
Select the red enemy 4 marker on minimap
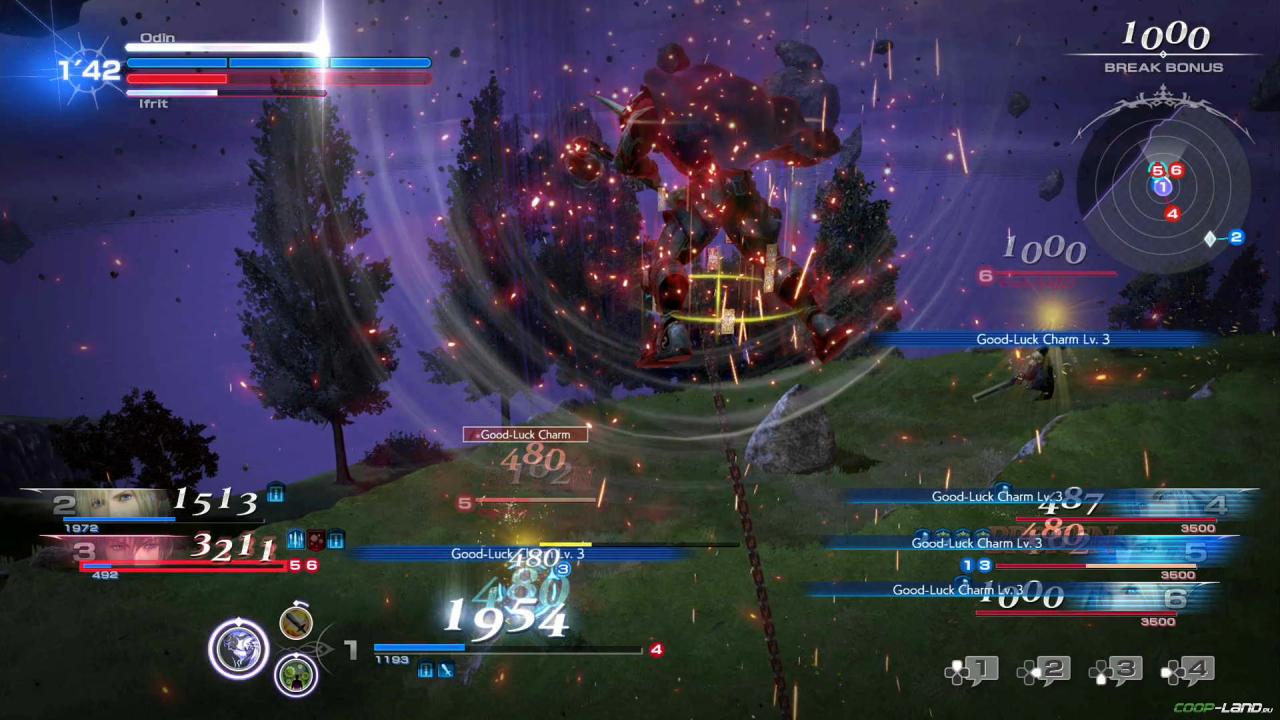pos(1172,213)
